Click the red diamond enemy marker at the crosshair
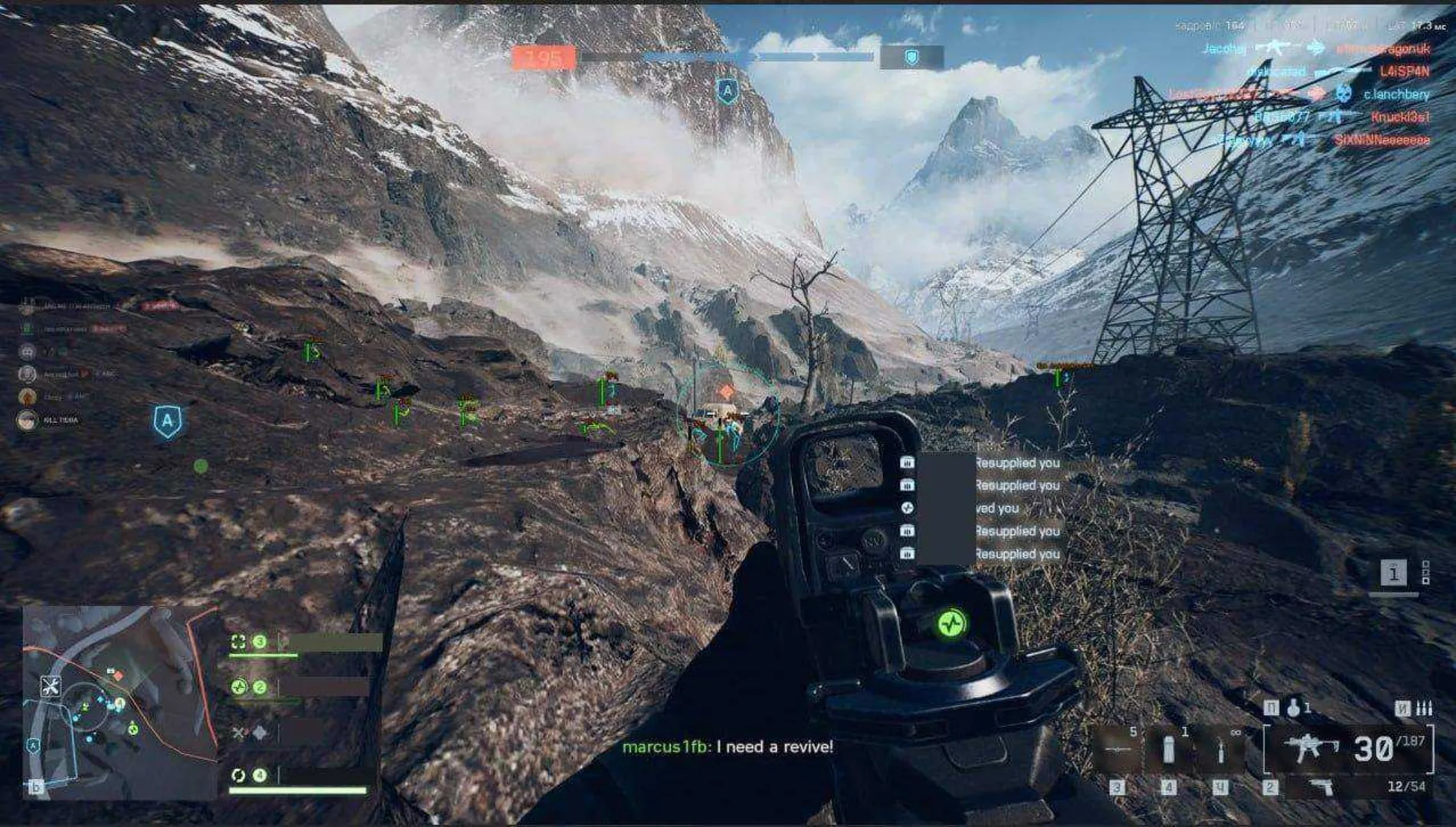The width and height of the screenshot is (1456, 827). [x=725, y=392]
